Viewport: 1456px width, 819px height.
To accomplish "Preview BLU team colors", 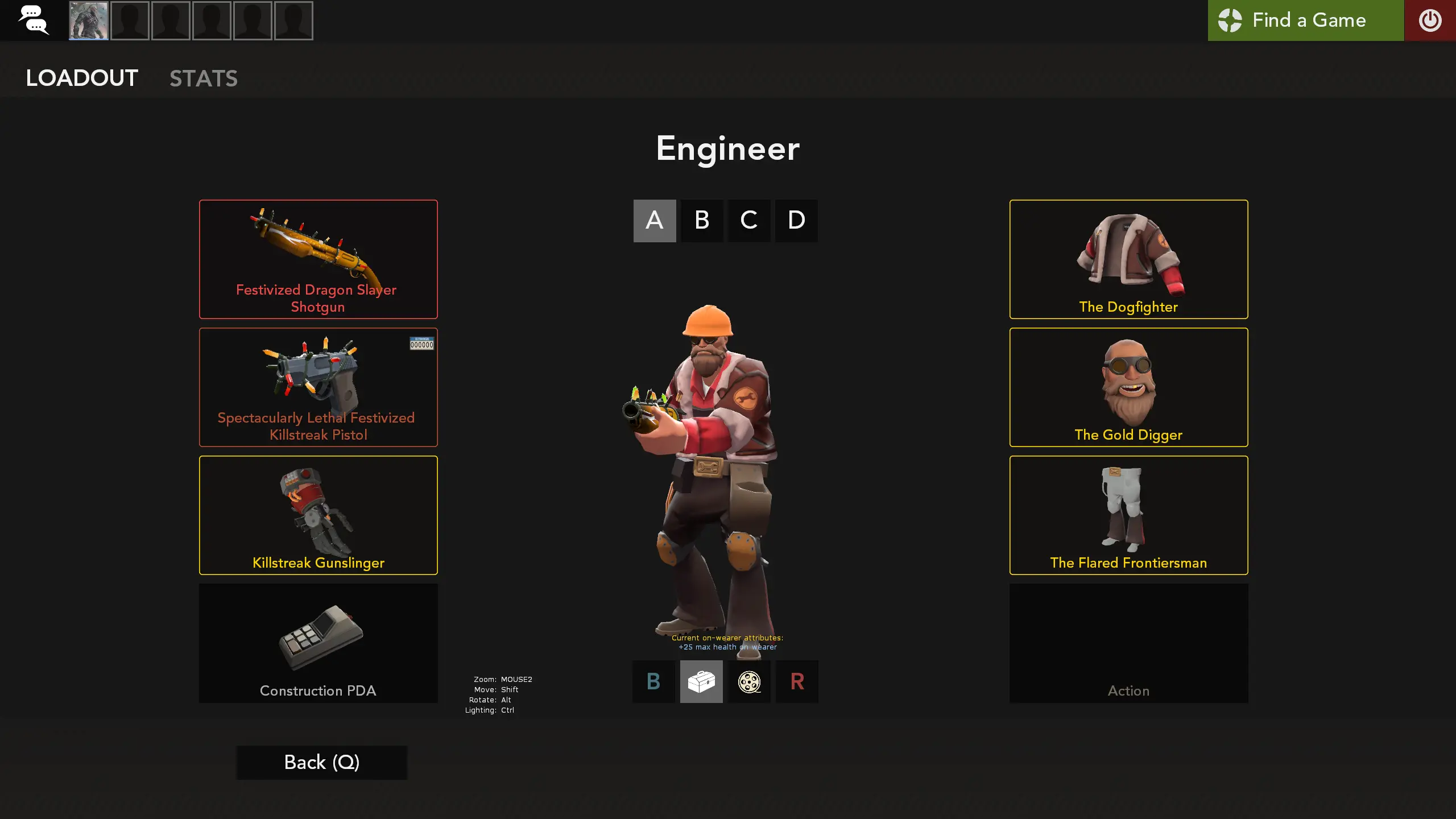I will (653, 681).
